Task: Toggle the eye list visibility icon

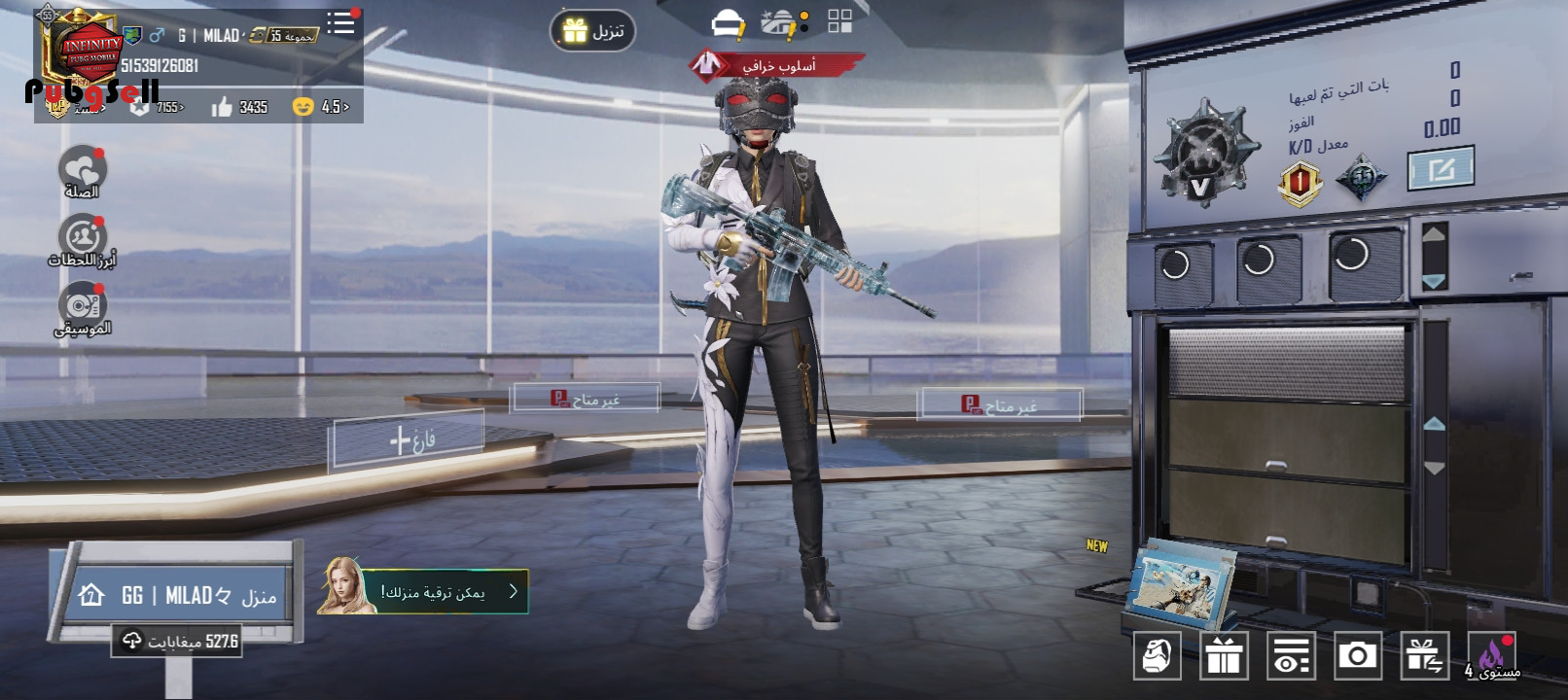Action: tap(1291, 656)
